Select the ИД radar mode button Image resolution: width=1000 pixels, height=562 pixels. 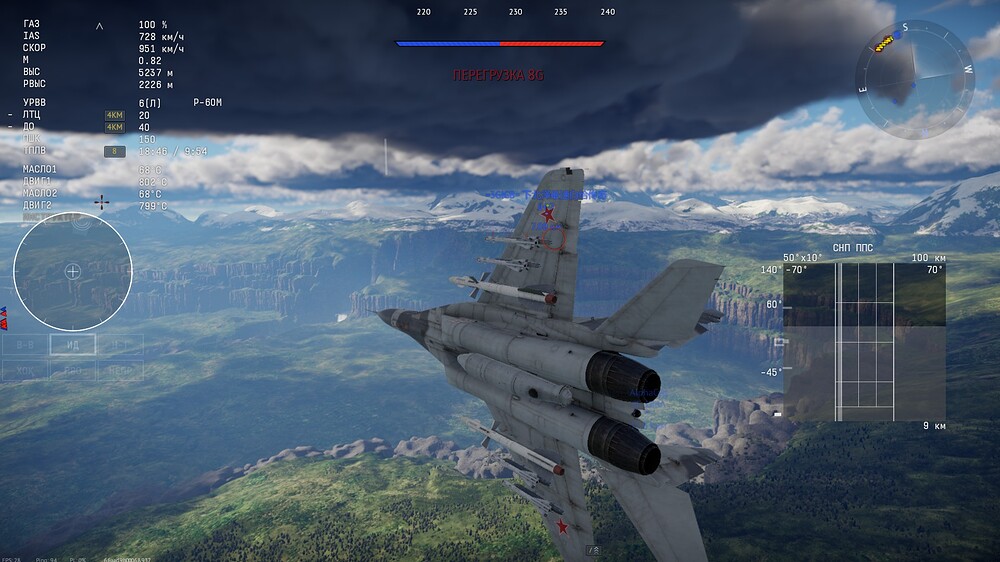(x=73, y=345)
